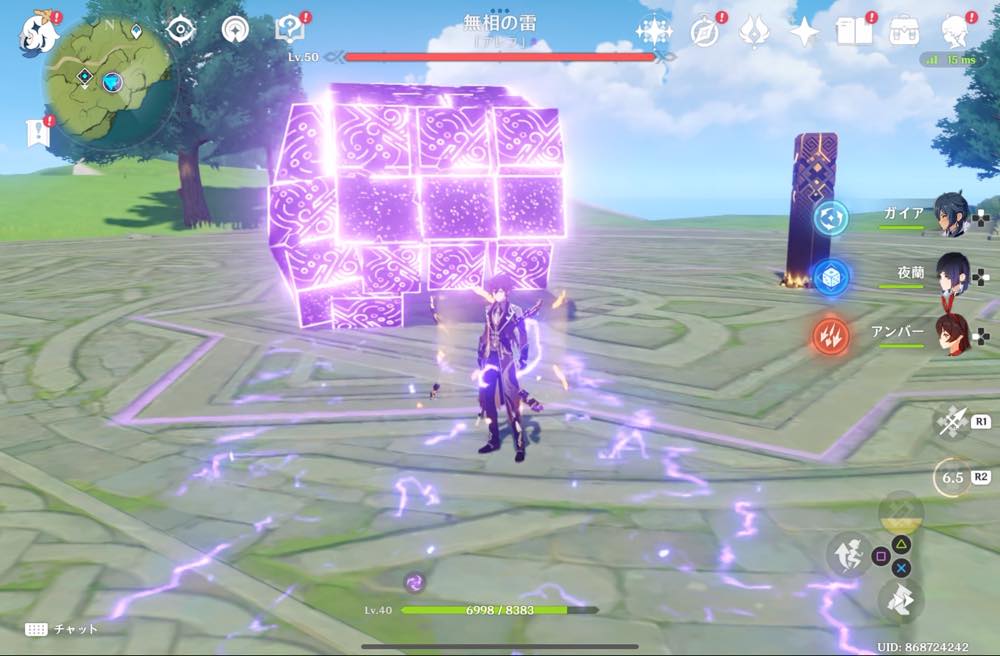Open the Wish four-point star icon

pos(804,32)
